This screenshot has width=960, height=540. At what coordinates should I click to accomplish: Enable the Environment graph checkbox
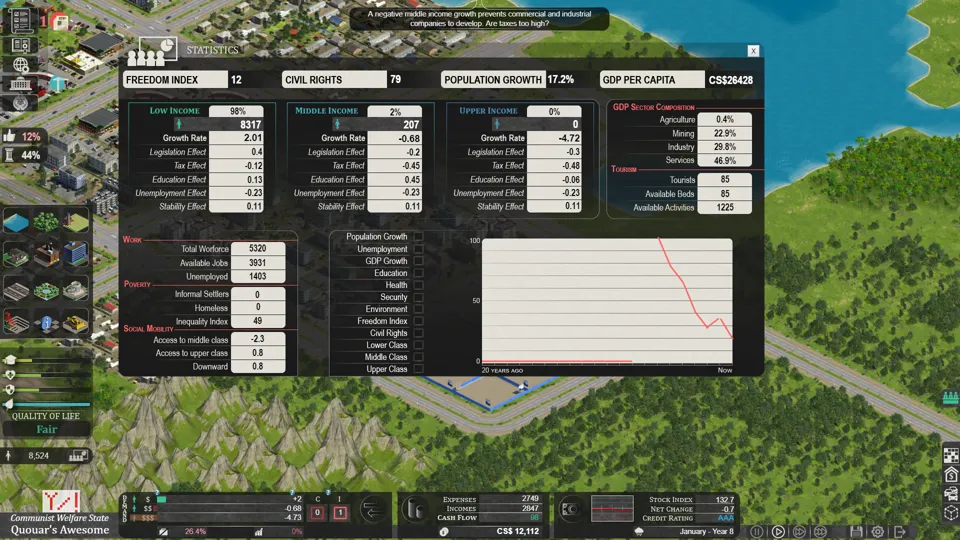click(418, 309)
